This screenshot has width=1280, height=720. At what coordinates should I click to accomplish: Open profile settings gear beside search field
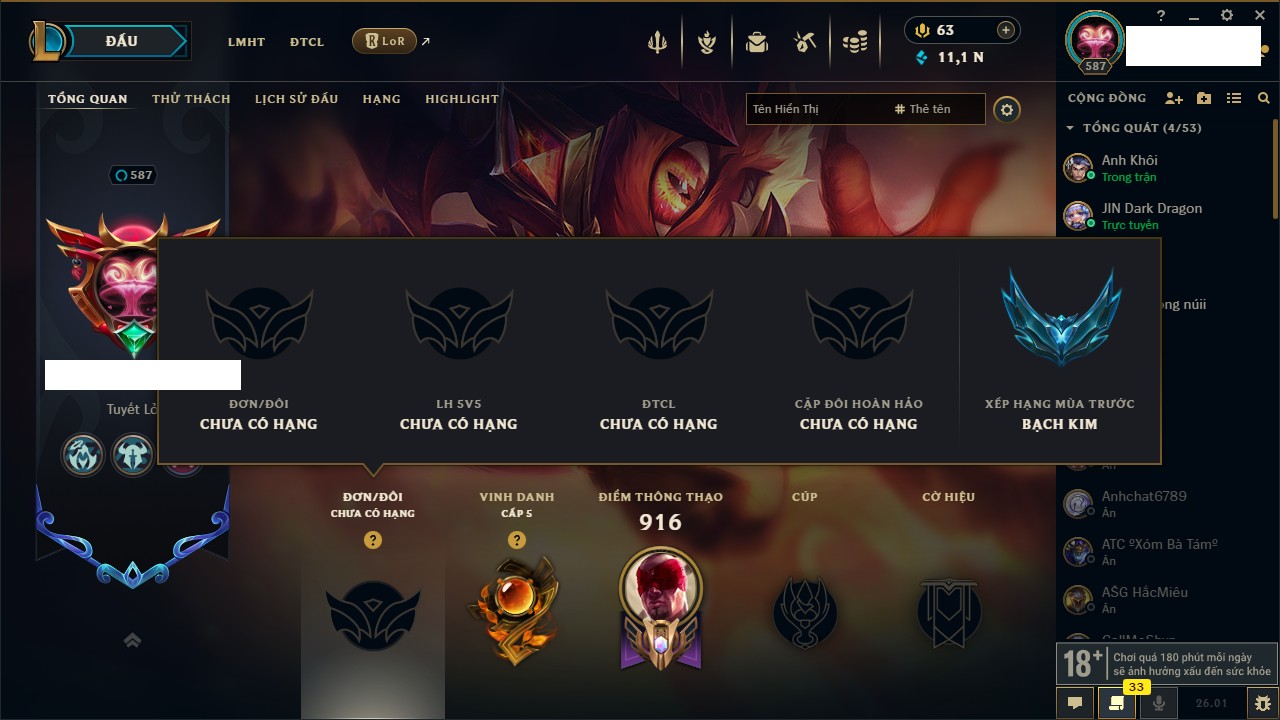(1007, 109)
